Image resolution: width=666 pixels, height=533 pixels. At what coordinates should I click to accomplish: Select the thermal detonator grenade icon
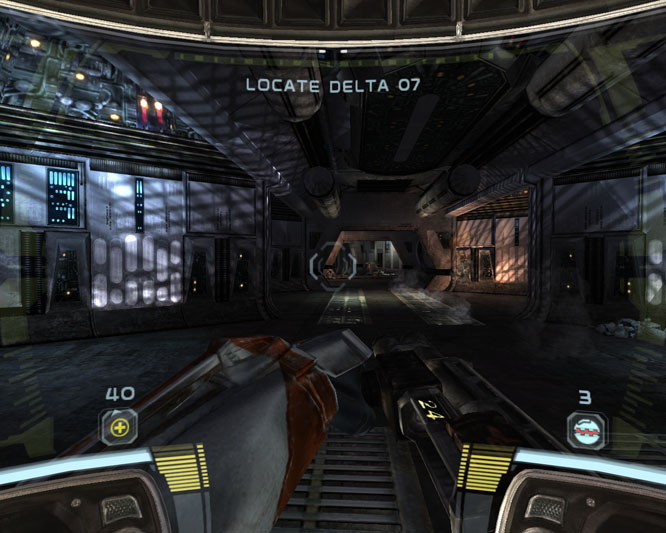click(x=584, y=430)
